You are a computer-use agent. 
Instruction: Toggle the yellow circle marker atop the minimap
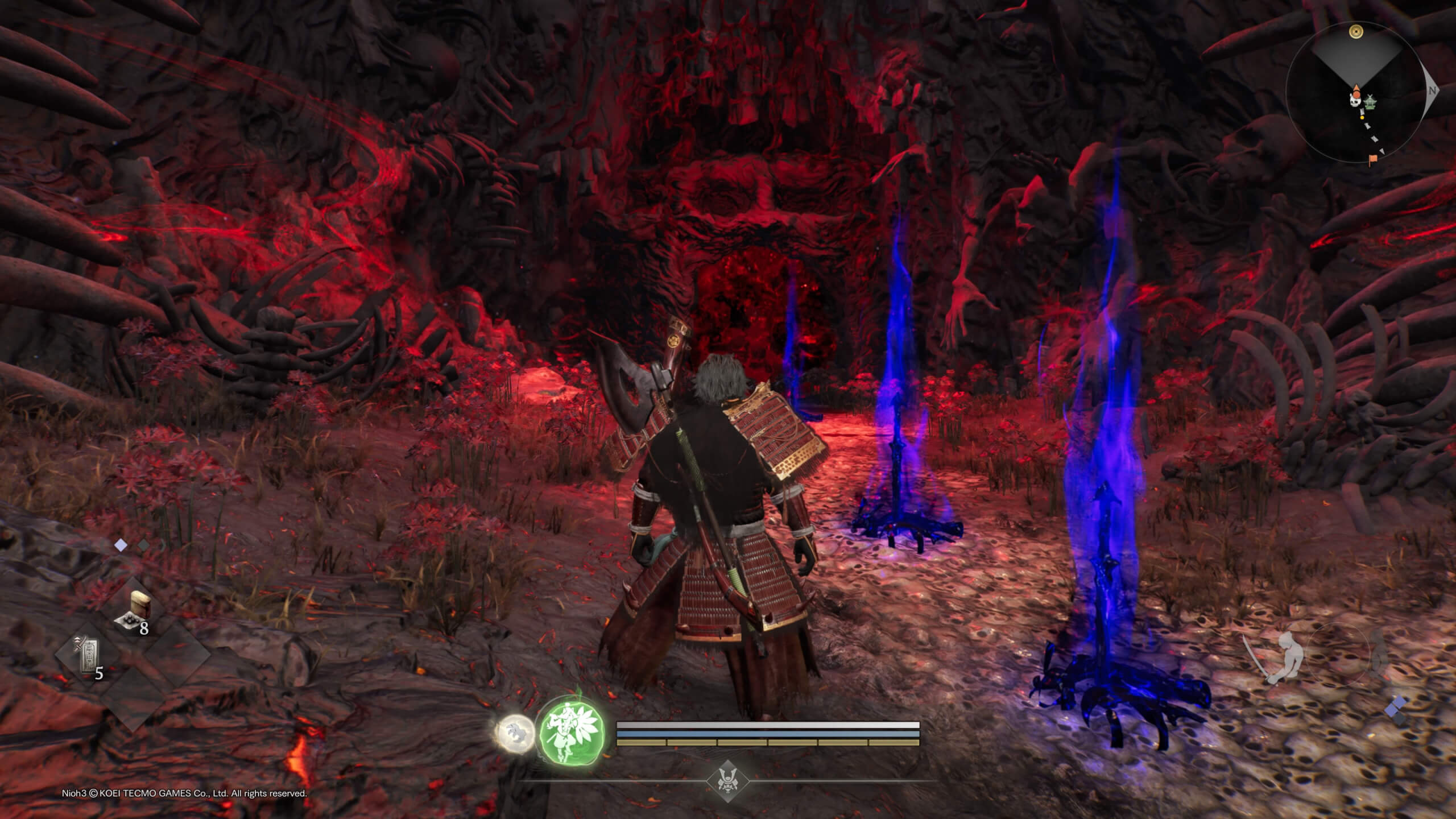(x=1356, y=32)
